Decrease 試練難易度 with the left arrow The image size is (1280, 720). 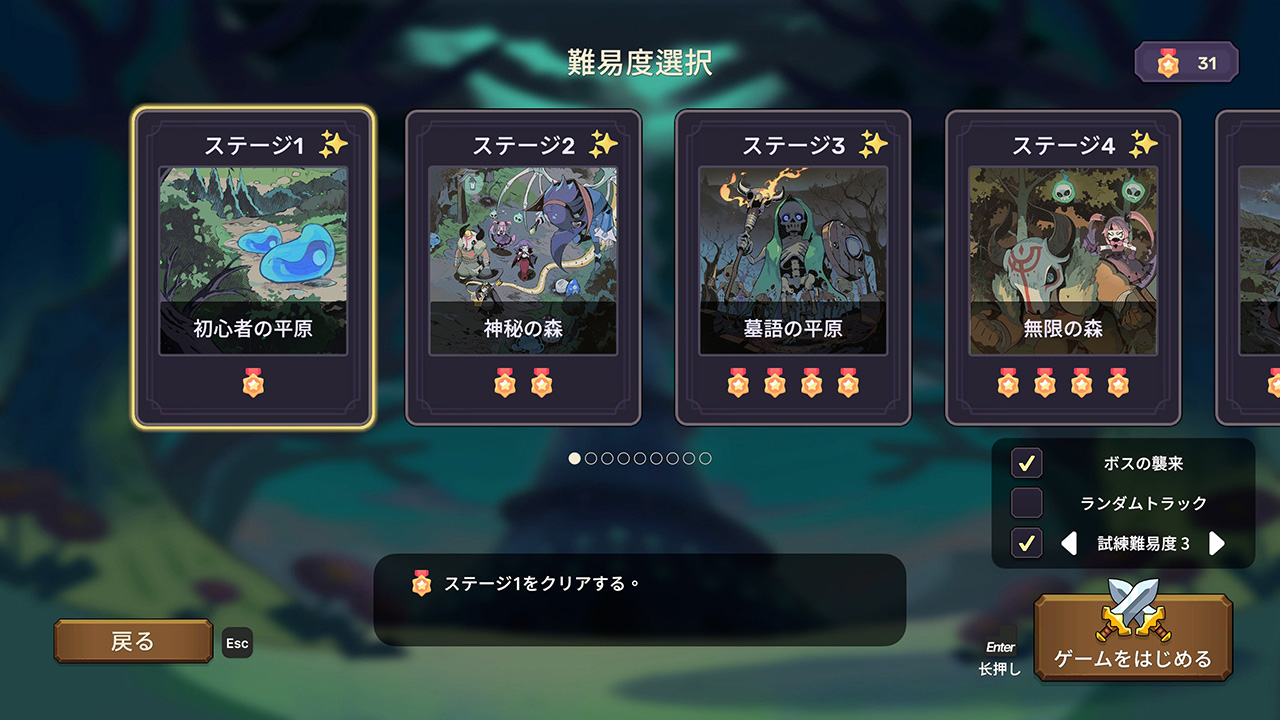coord(1069,543)
